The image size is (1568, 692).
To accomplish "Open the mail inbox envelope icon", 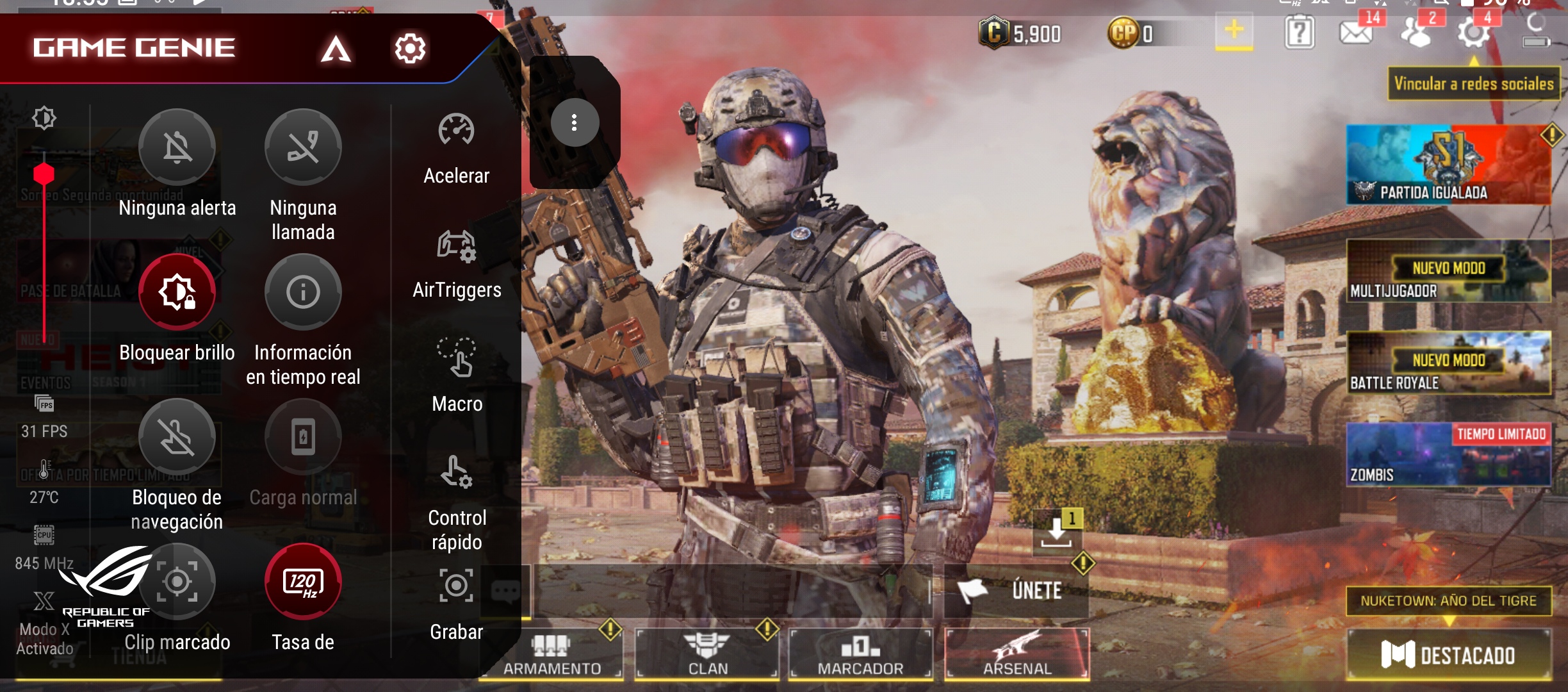I will click(x=1355, y=32).
